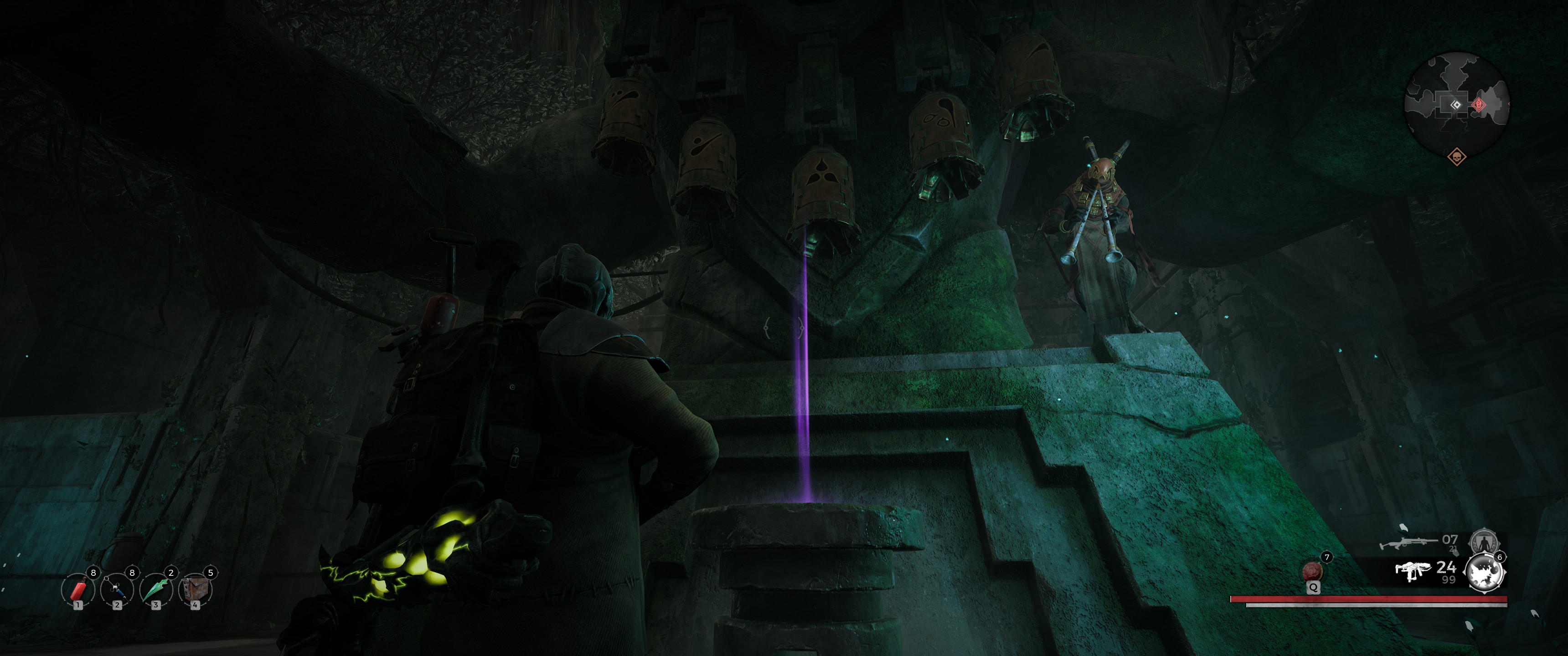1568x656 pixels.
Task: Use the red heart relic
Action: pyautogui.click(x=1311, y=572)
